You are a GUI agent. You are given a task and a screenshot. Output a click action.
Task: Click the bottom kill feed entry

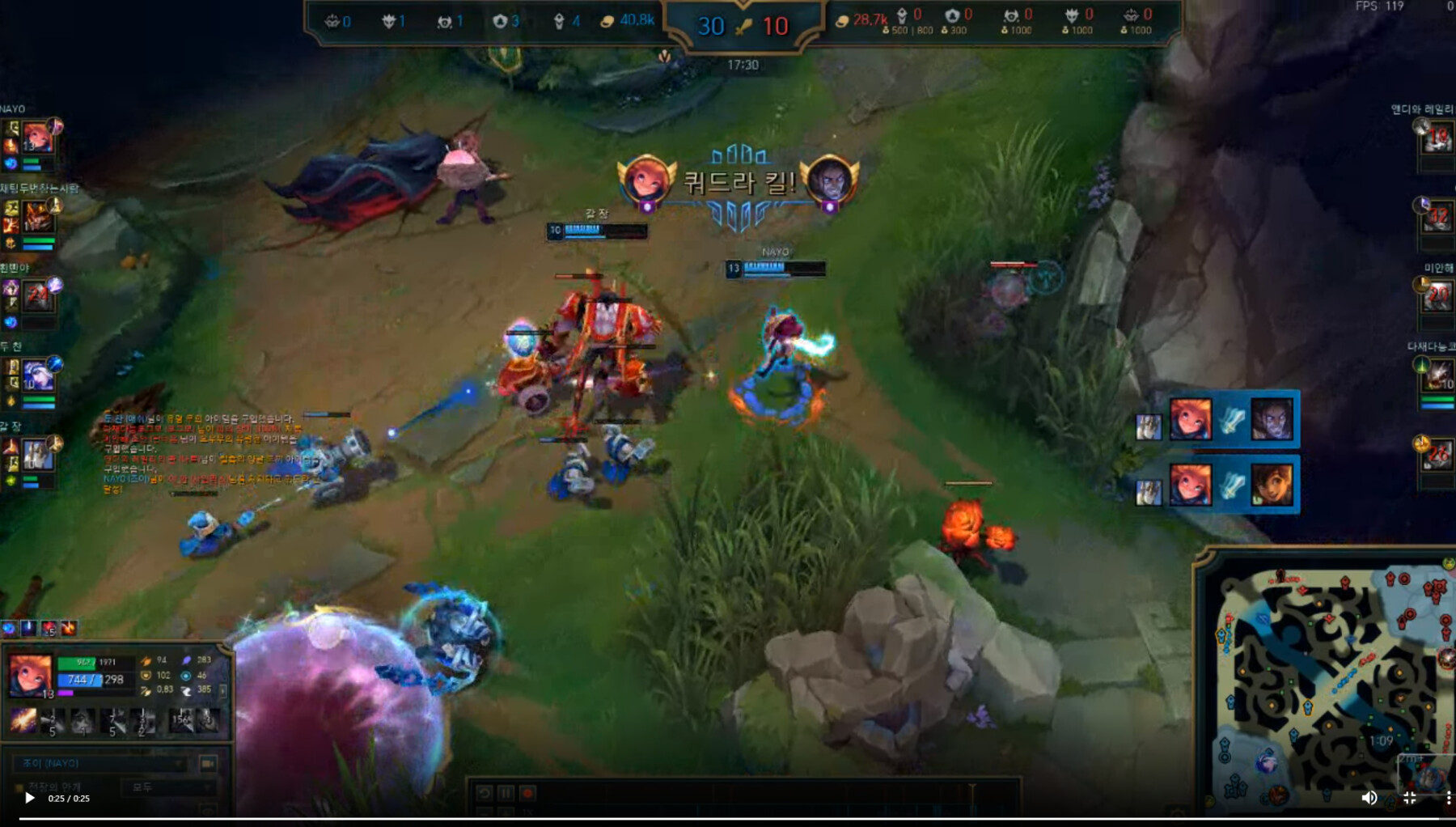pos(1217,485)
